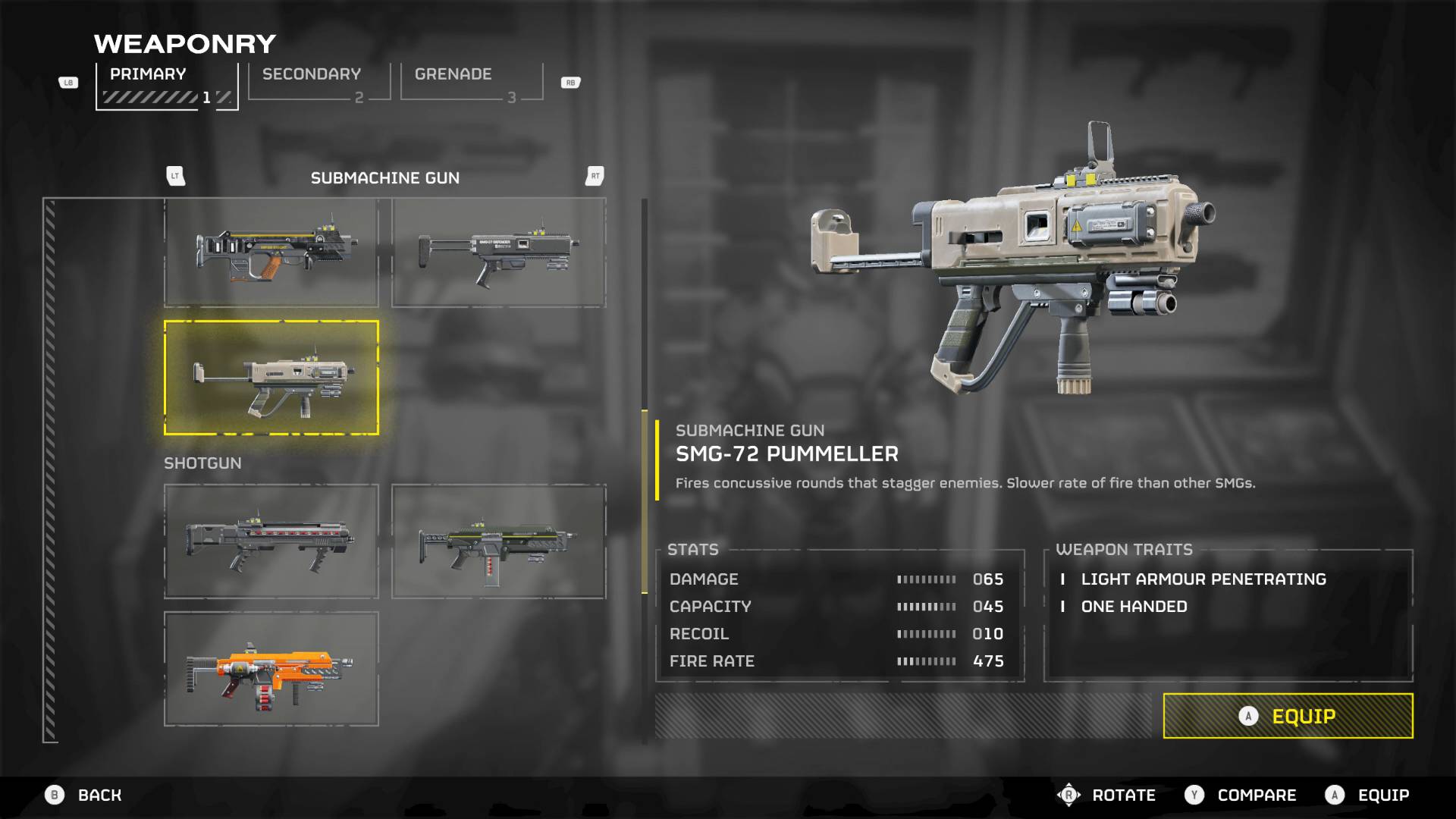Equip the SMG-72 Pummeller with yellow button

[x=1288, y=716]
